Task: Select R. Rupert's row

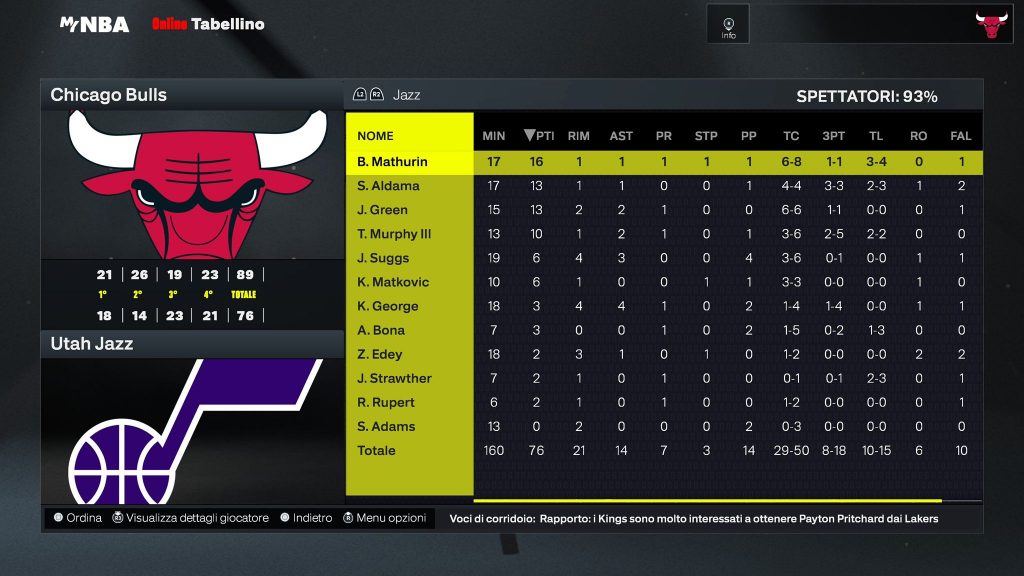Action: click(386, 402)
